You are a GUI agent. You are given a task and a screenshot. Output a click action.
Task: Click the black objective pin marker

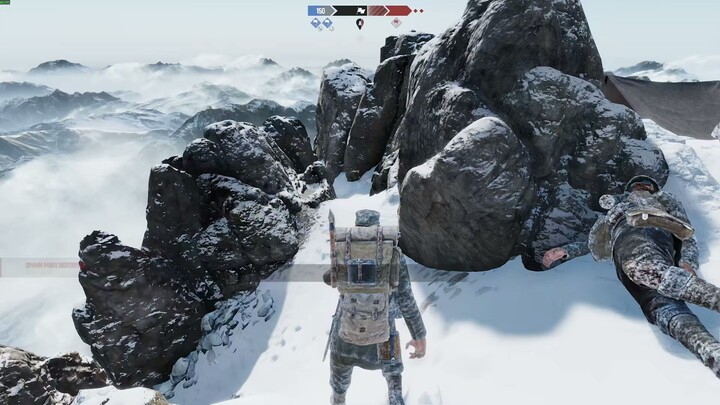click(360, 23)
